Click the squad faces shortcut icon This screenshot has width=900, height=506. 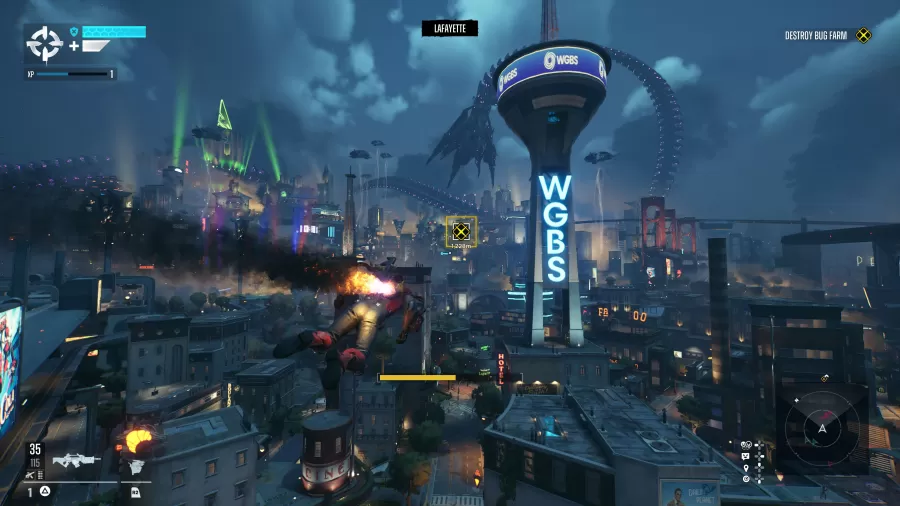coord(746,443)
